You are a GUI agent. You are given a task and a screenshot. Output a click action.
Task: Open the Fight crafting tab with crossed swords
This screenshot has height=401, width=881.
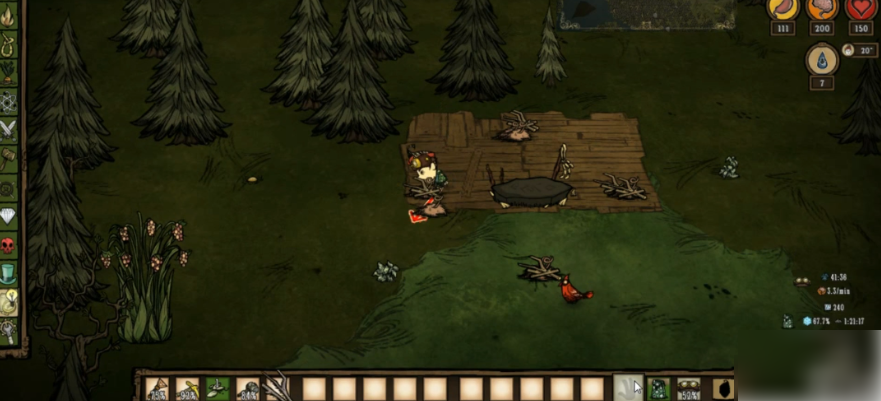[x=9, y=128]
